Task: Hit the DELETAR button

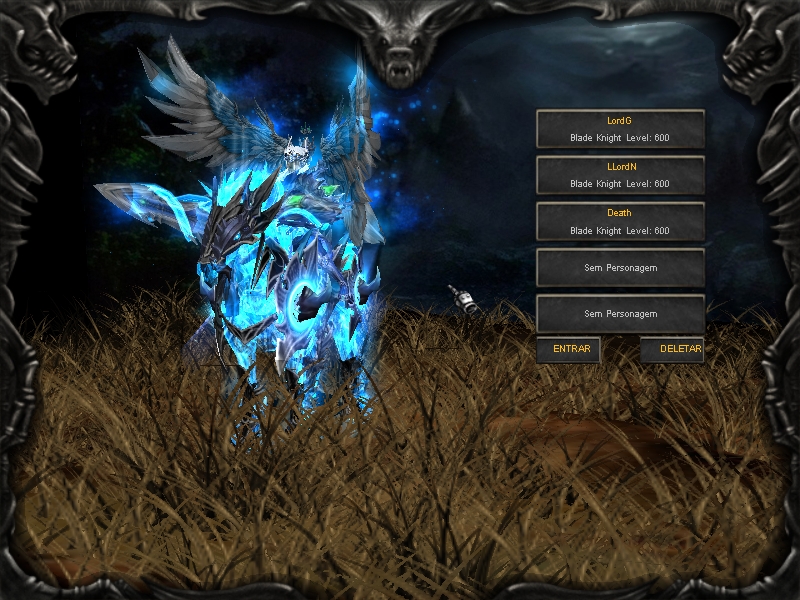Action: click(672, 350)
